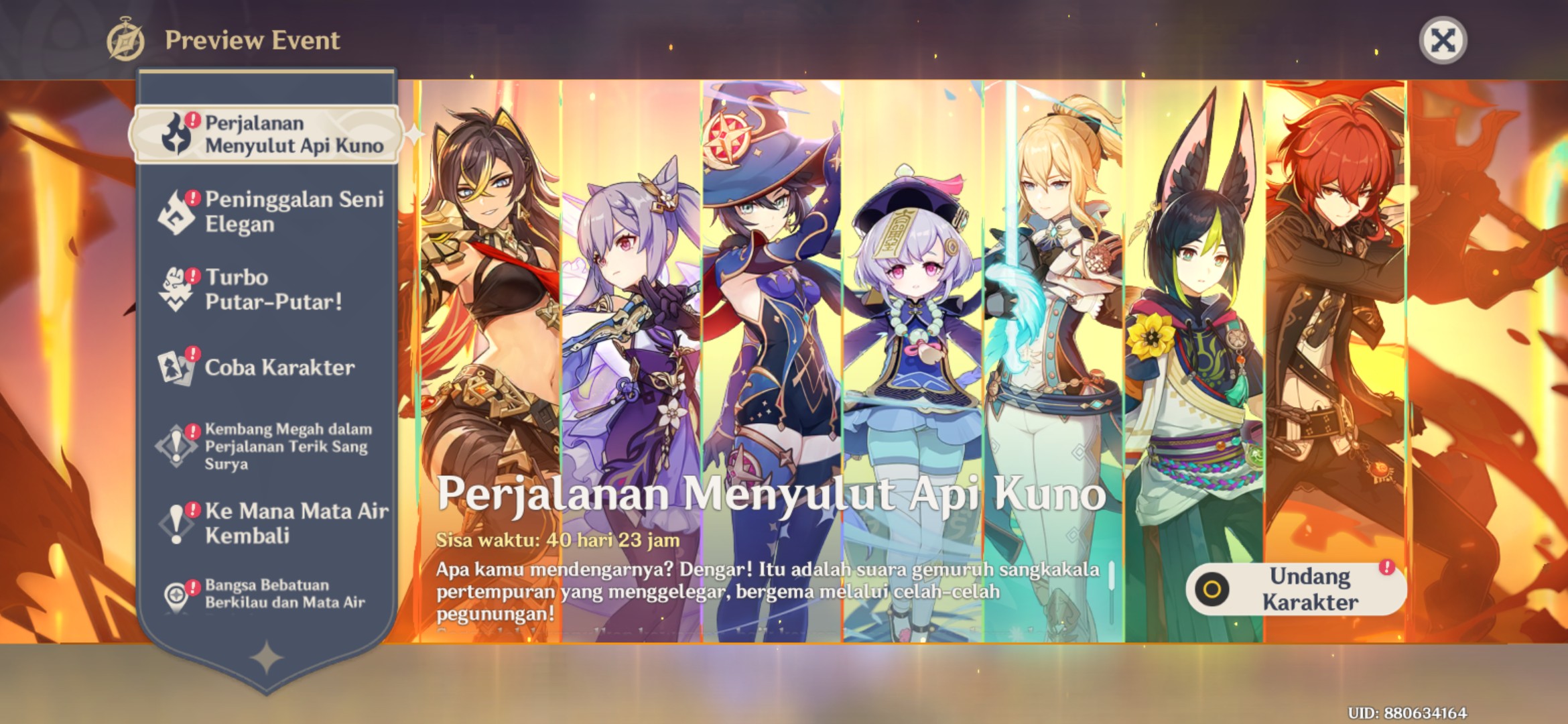The height and width of the screenshot is (724, 1568).
Task: Switch to the Coba Karakter event tab
Action: tap(275, 367)
